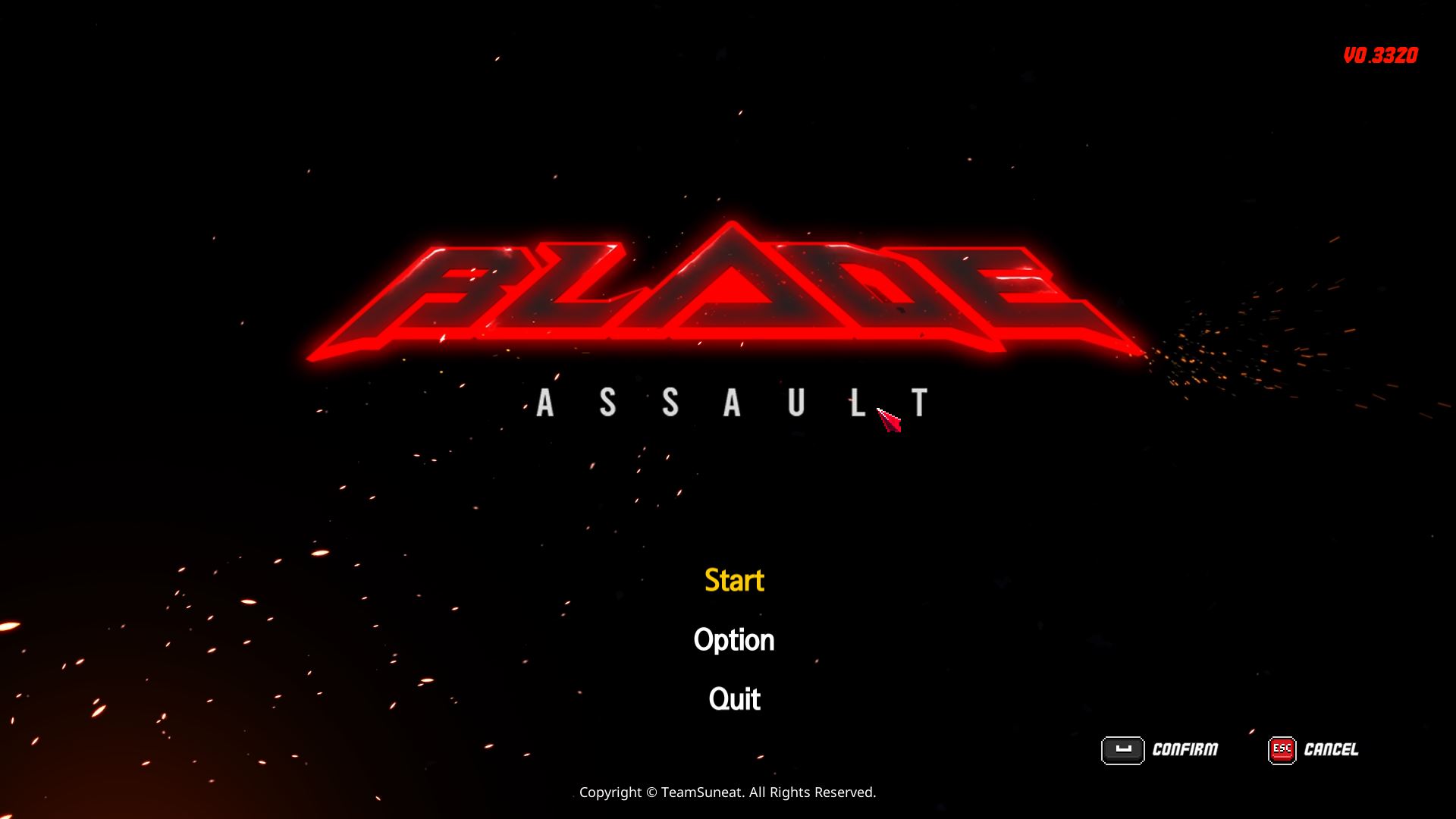The width and height of the screenshot is (1456, 819).
Task: Open game settings via Option
Action: coord(734,639)
